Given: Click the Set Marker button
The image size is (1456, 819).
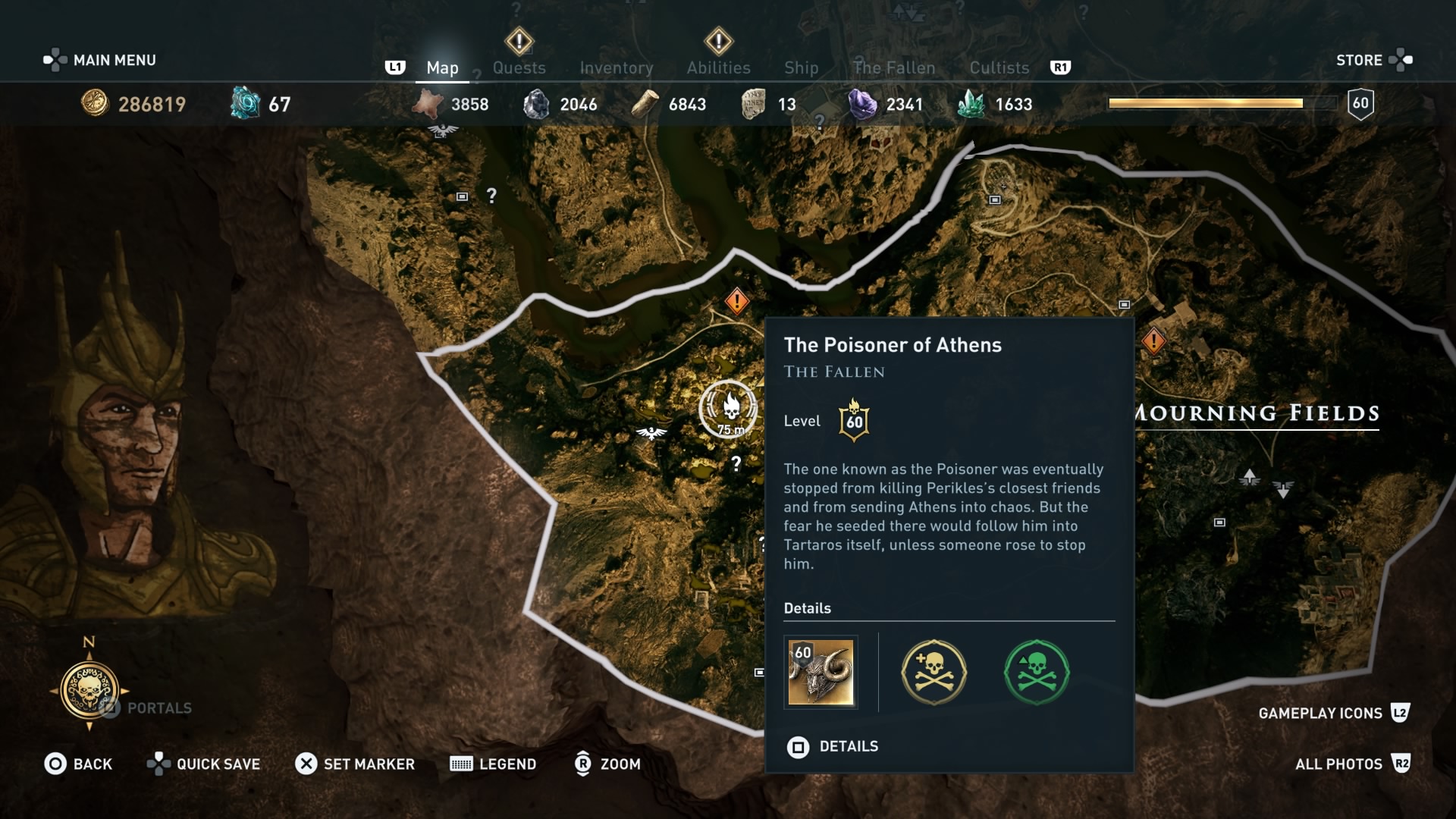Looking at the screenshot, I should [x=355, y=764].
